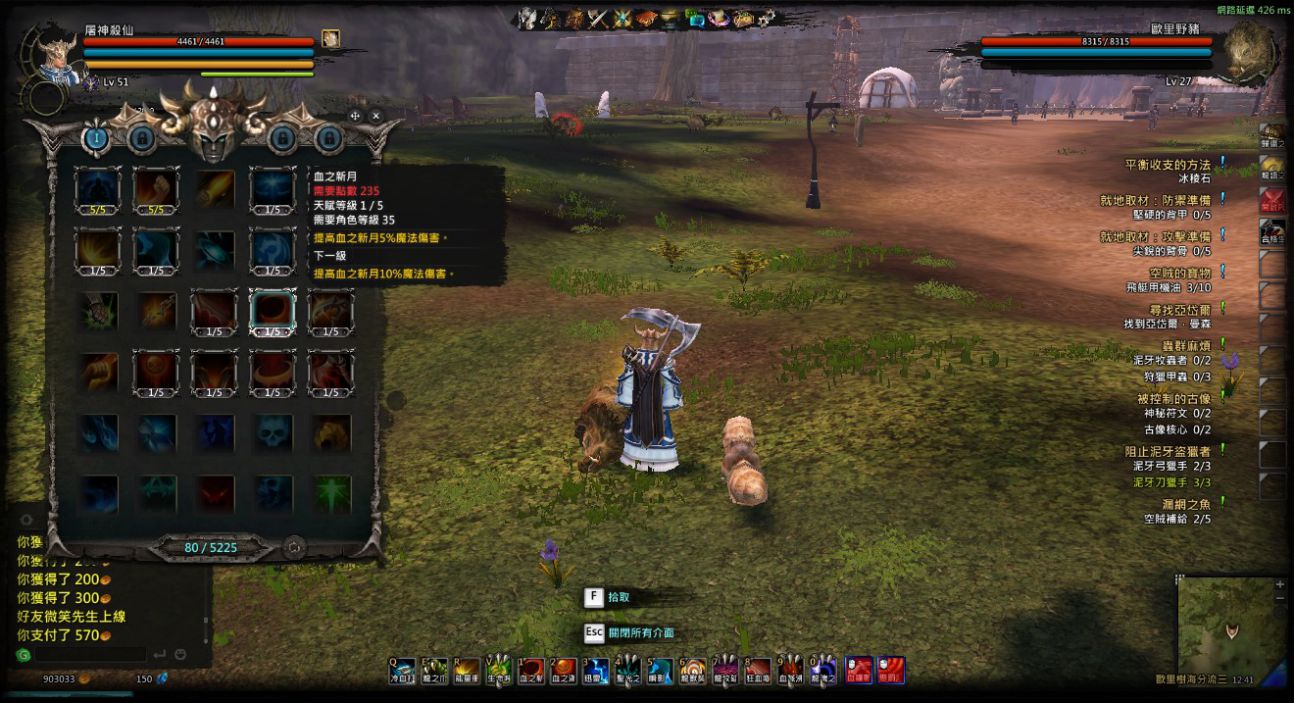Select the green cross talent icon
The width and height of the screenshot is (1294, 703).
331,493
